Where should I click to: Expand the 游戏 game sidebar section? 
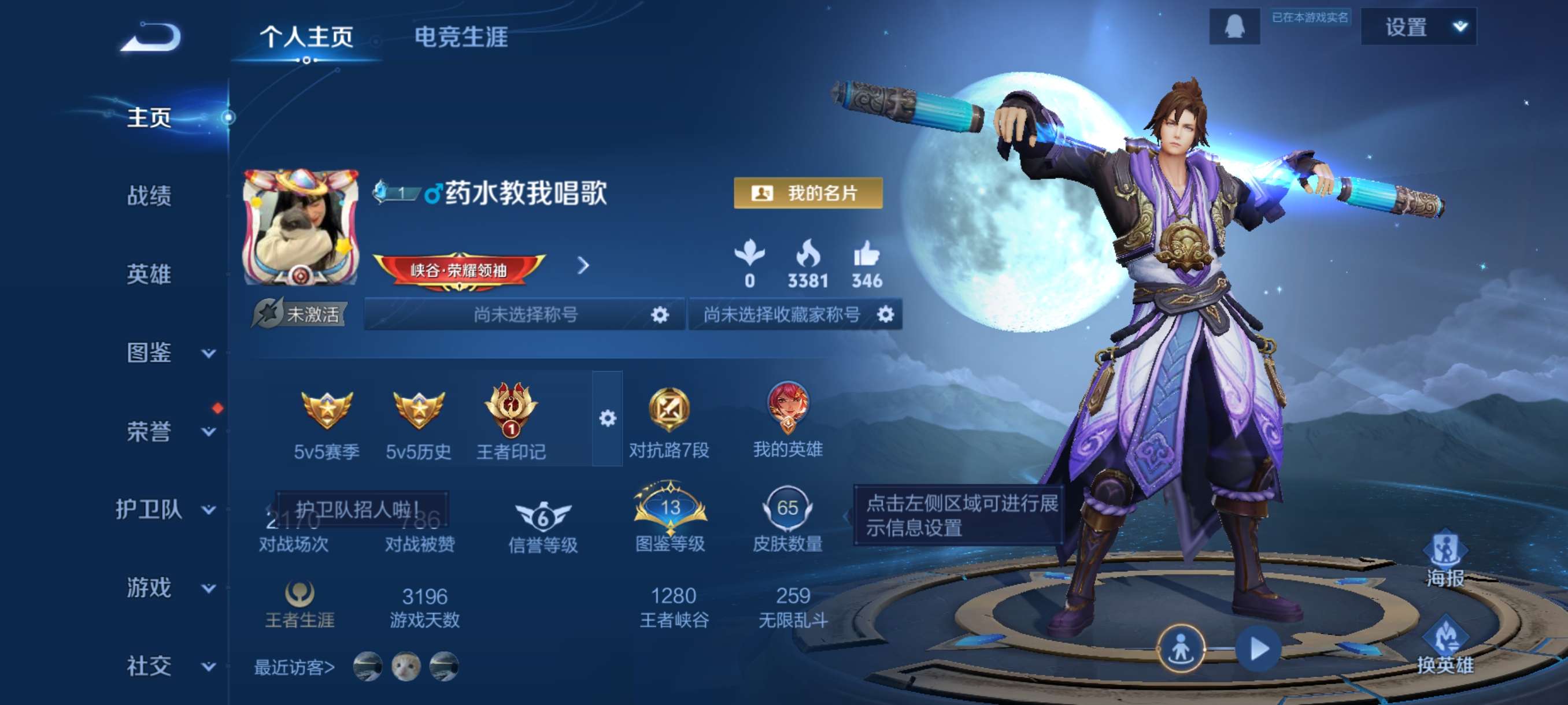149,588
